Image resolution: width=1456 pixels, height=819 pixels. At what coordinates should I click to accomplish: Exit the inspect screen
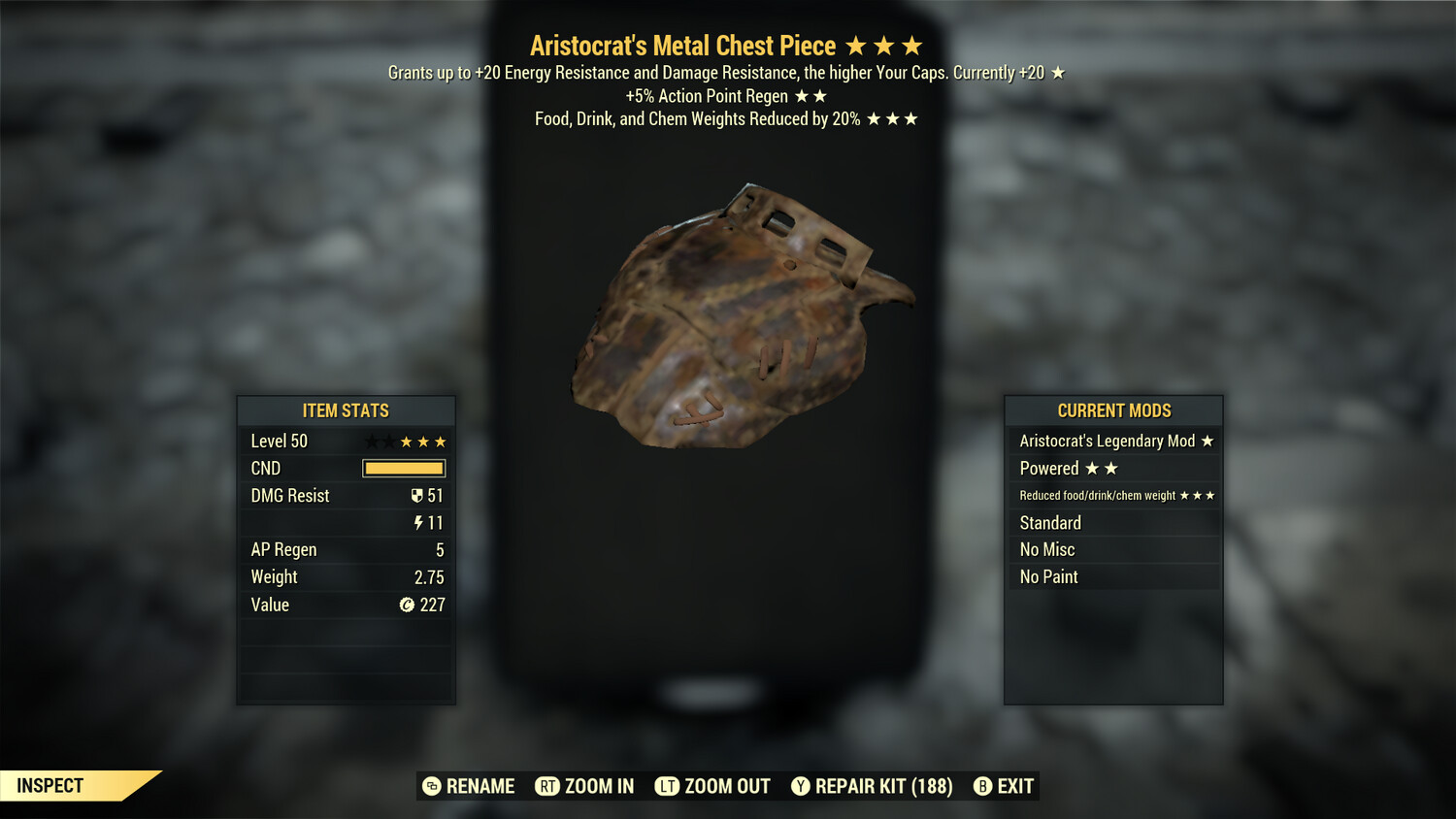[x=1004, y=786]
